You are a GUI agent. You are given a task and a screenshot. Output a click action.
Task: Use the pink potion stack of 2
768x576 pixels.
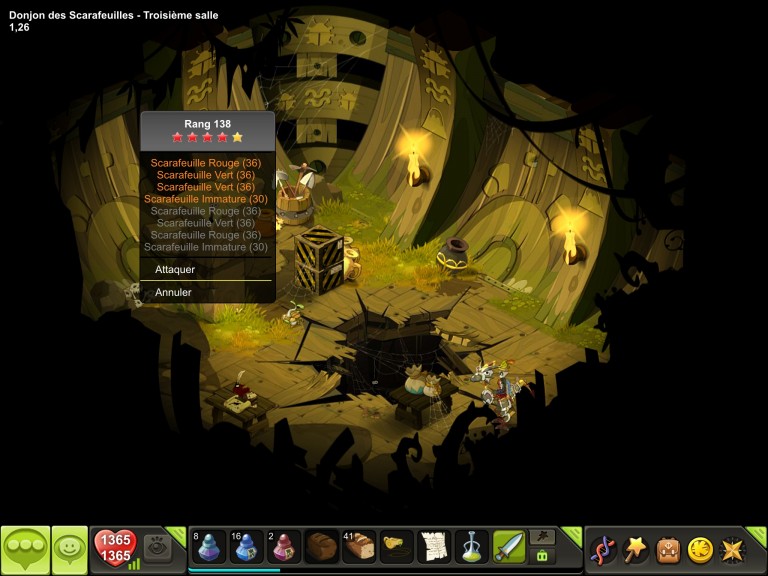pos(285,547)
